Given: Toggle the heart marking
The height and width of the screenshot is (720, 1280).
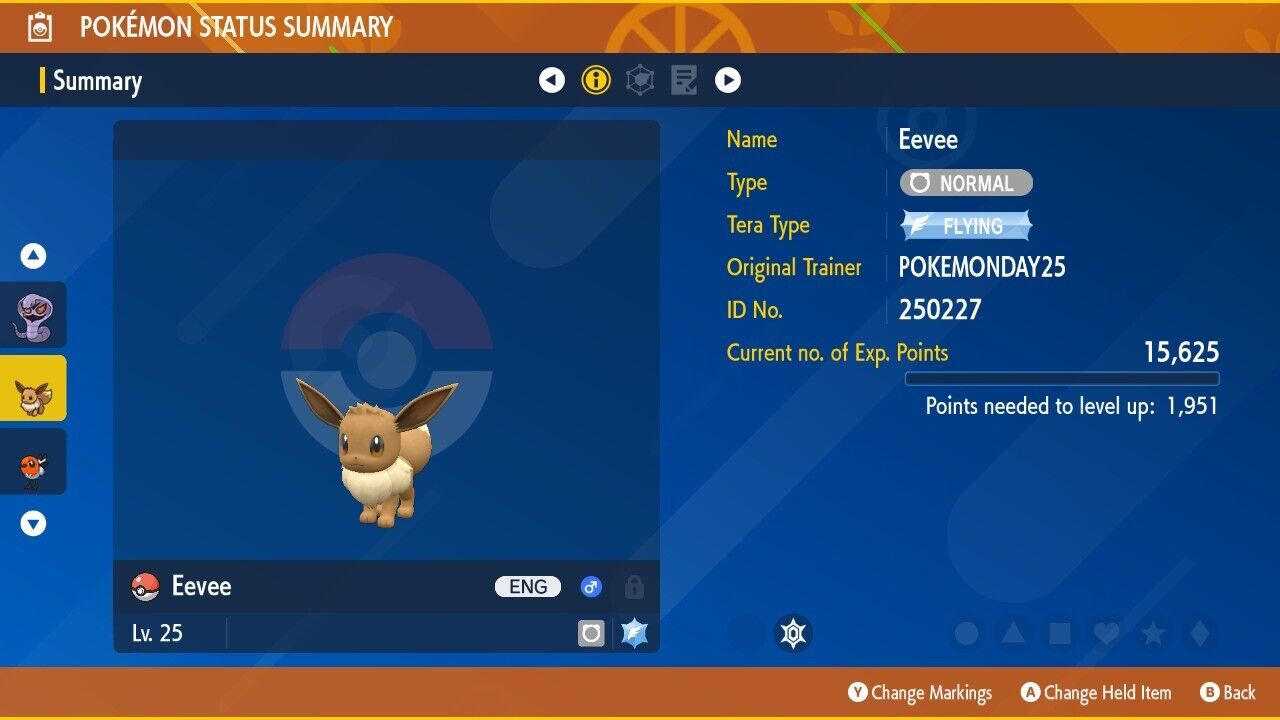Looking at the screenshot, I should 1106,633.
